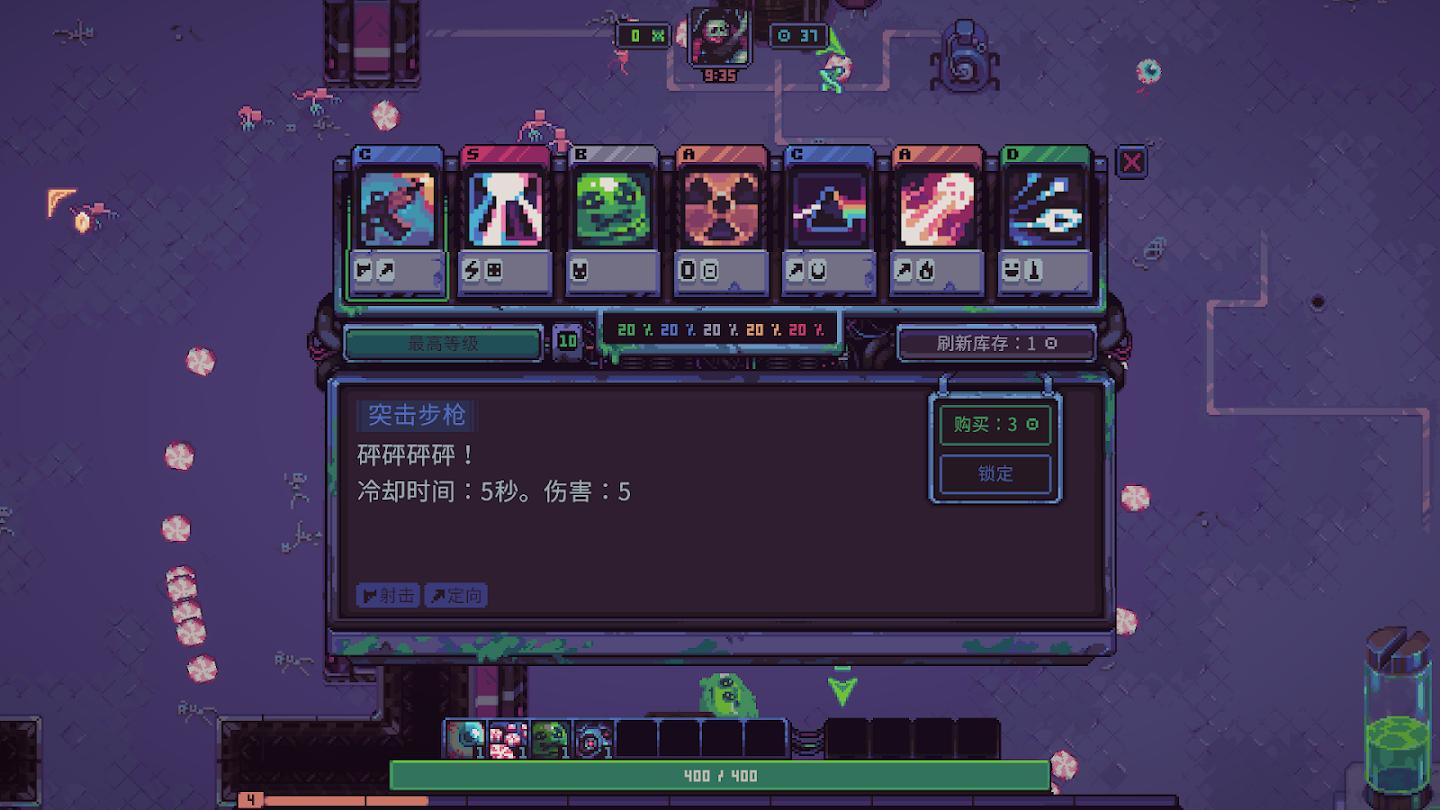Click the 购买：3 buy button for the assault rifle
The image size is (1440, 810).
click(994, 425)
